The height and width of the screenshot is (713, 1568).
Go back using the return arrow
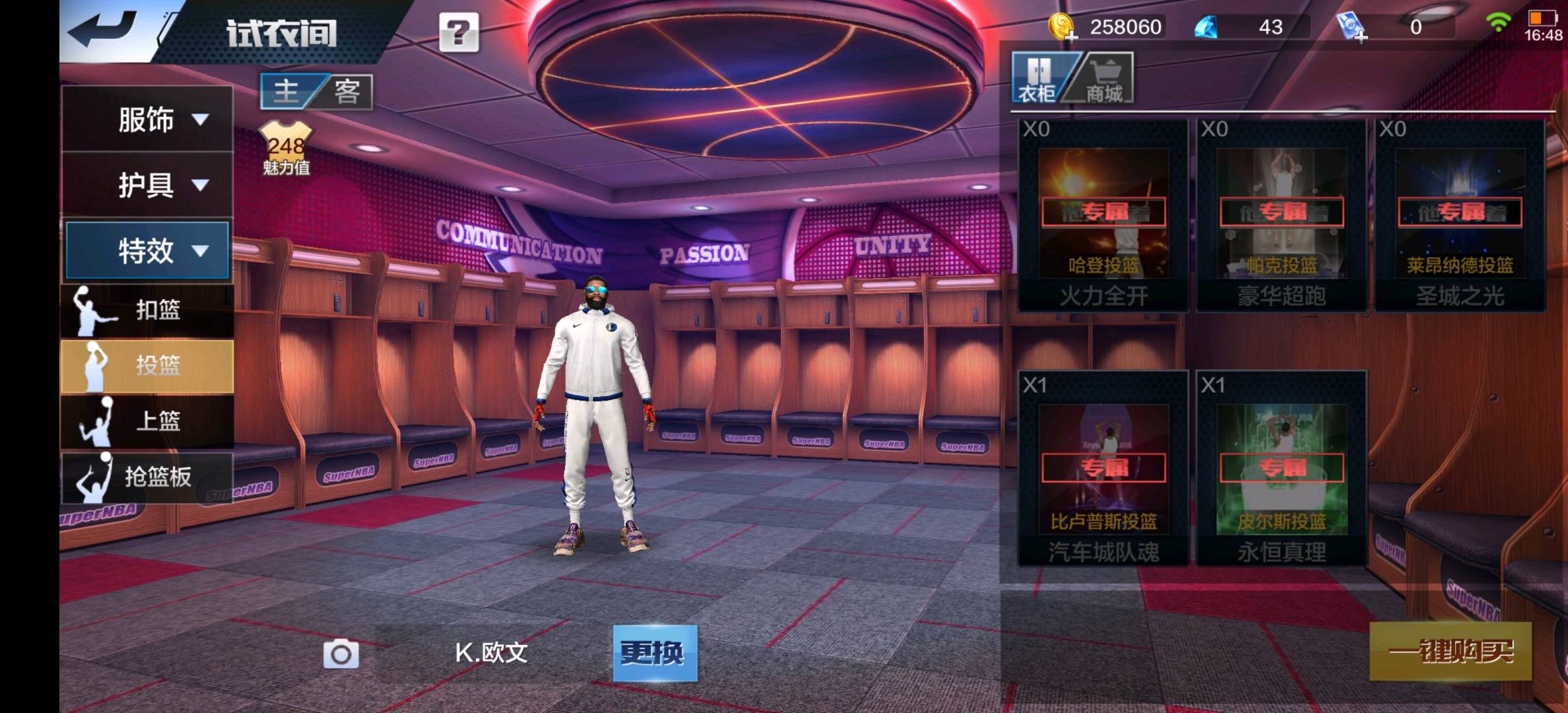pos(104,30)
